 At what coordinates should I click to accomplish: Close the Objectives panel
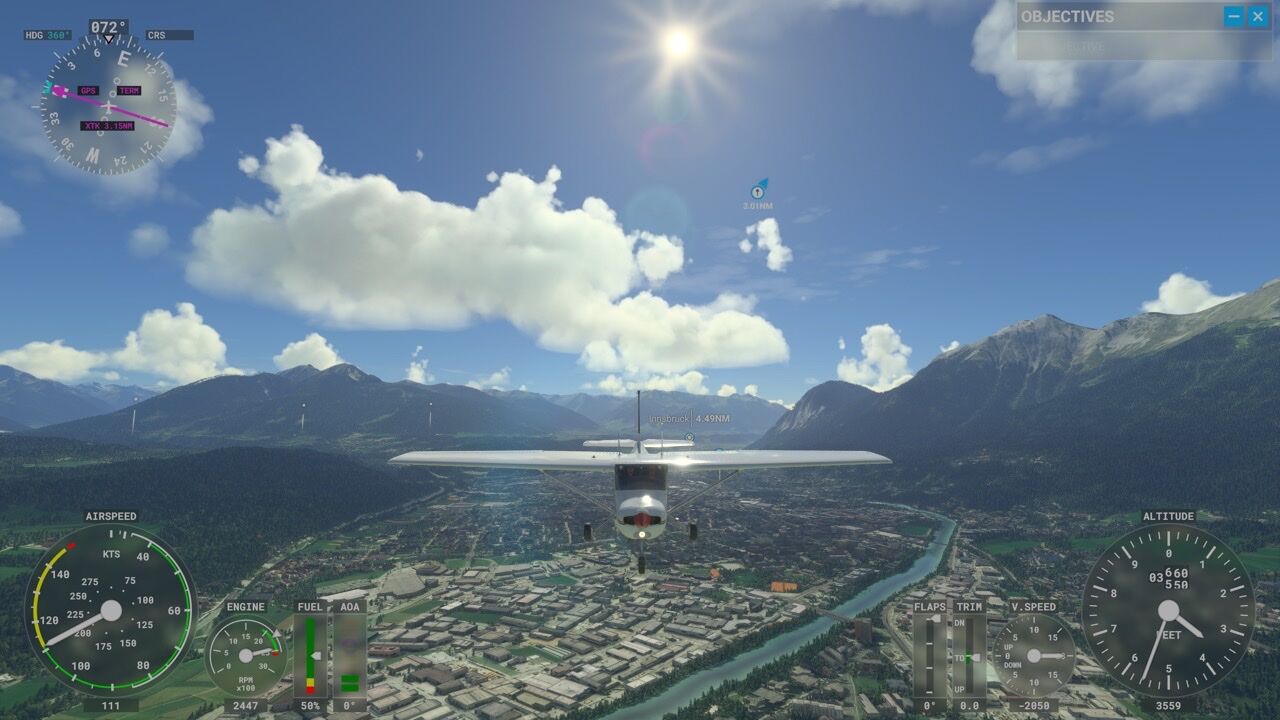click(1258, 16)
